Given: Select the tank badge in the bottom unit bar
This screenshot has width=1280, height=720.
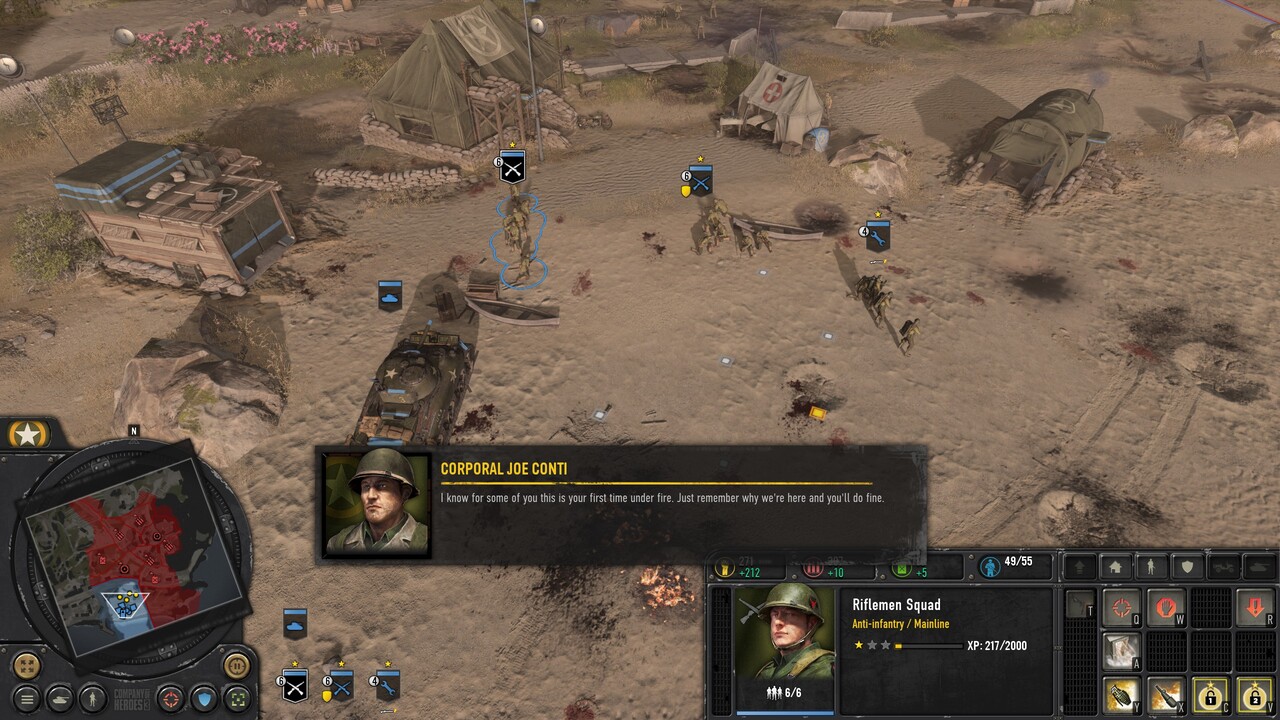Looking at the screenshot, I should click(x=294, y=623).
